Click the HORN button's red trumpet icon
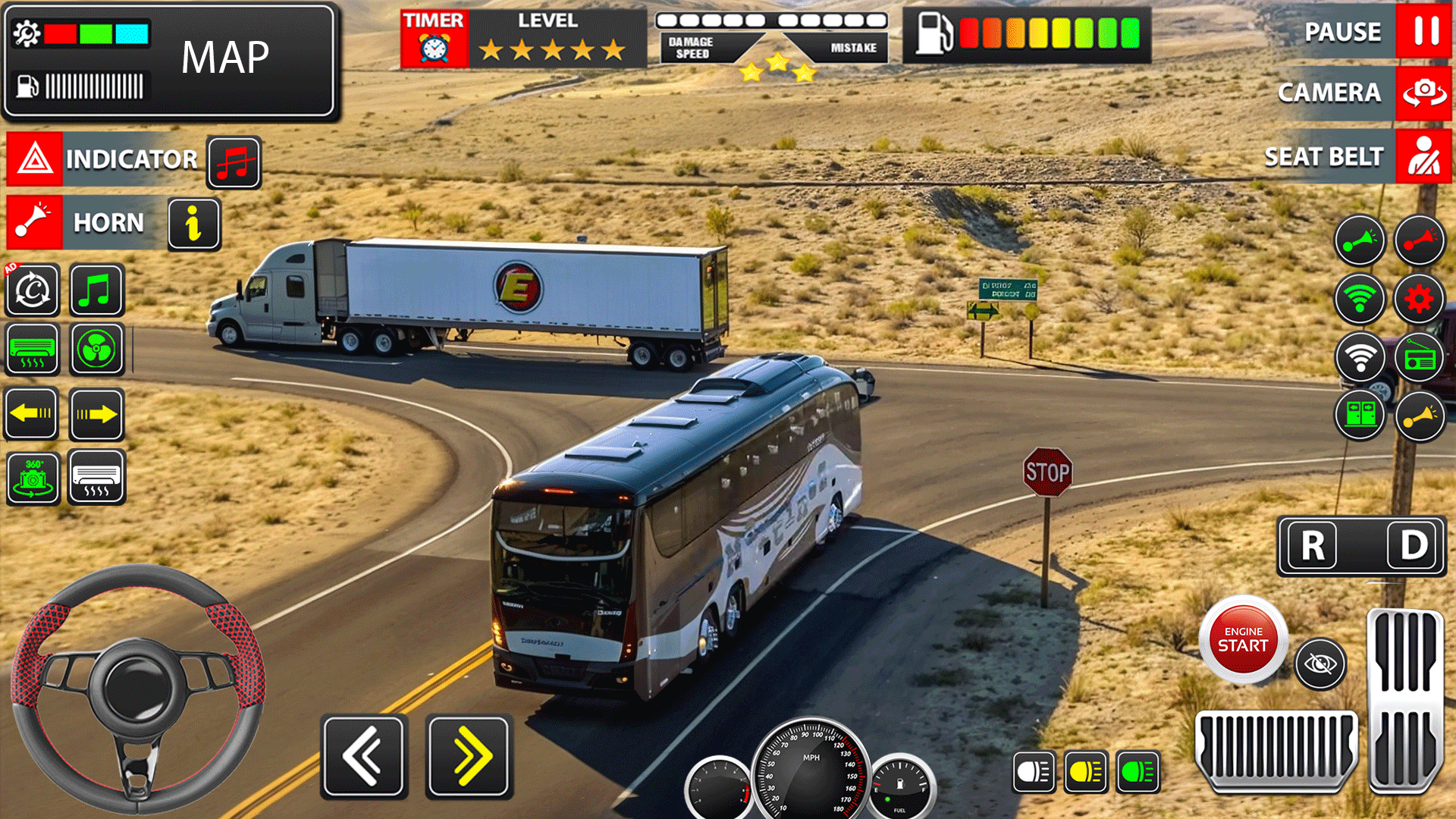Viewport: 1456px width, 819px height. tap(32, 222)
